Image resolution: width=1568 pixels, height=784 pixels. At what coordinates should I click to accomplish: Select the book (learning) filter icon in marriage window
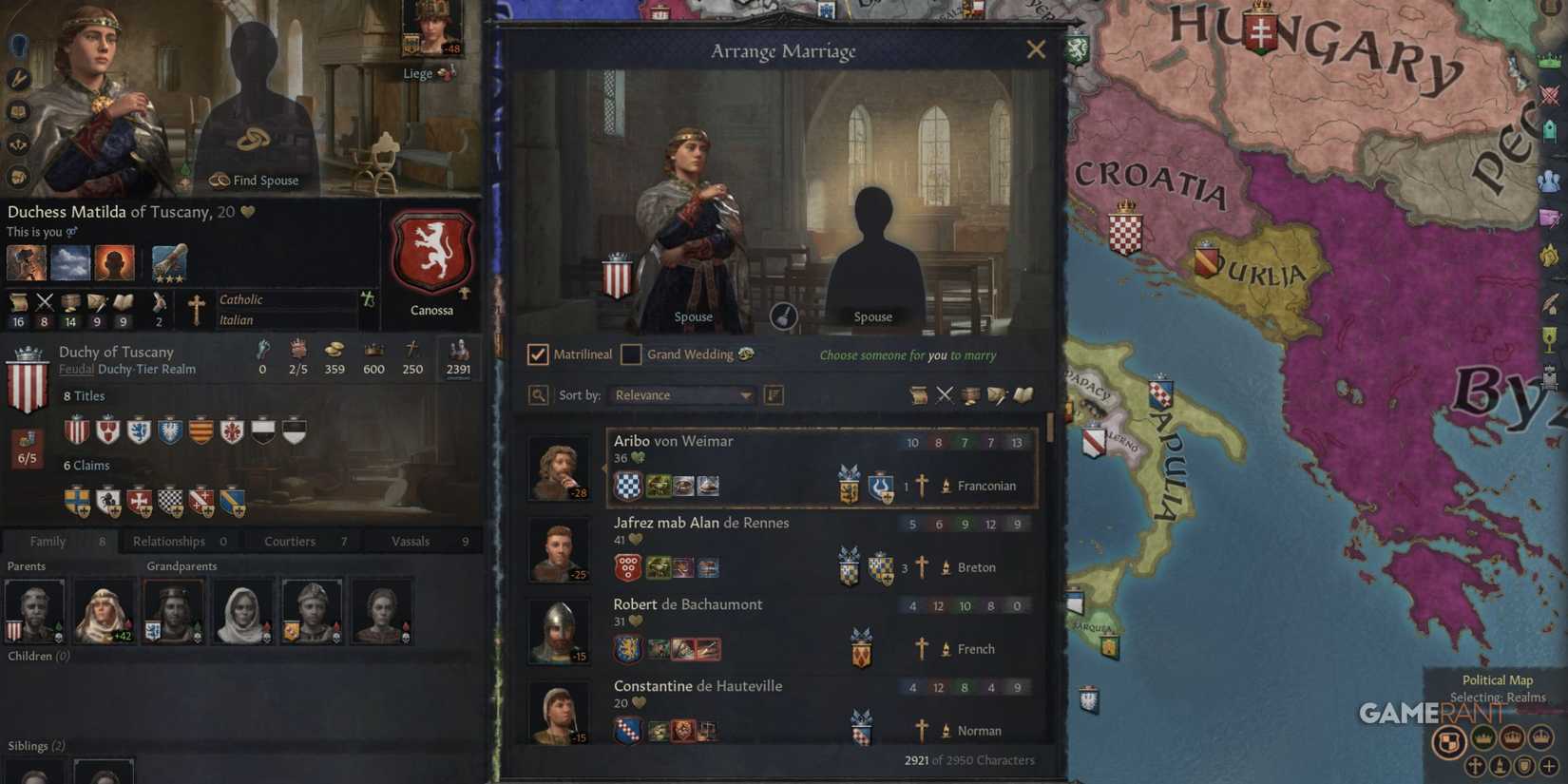pos(1024,395)
